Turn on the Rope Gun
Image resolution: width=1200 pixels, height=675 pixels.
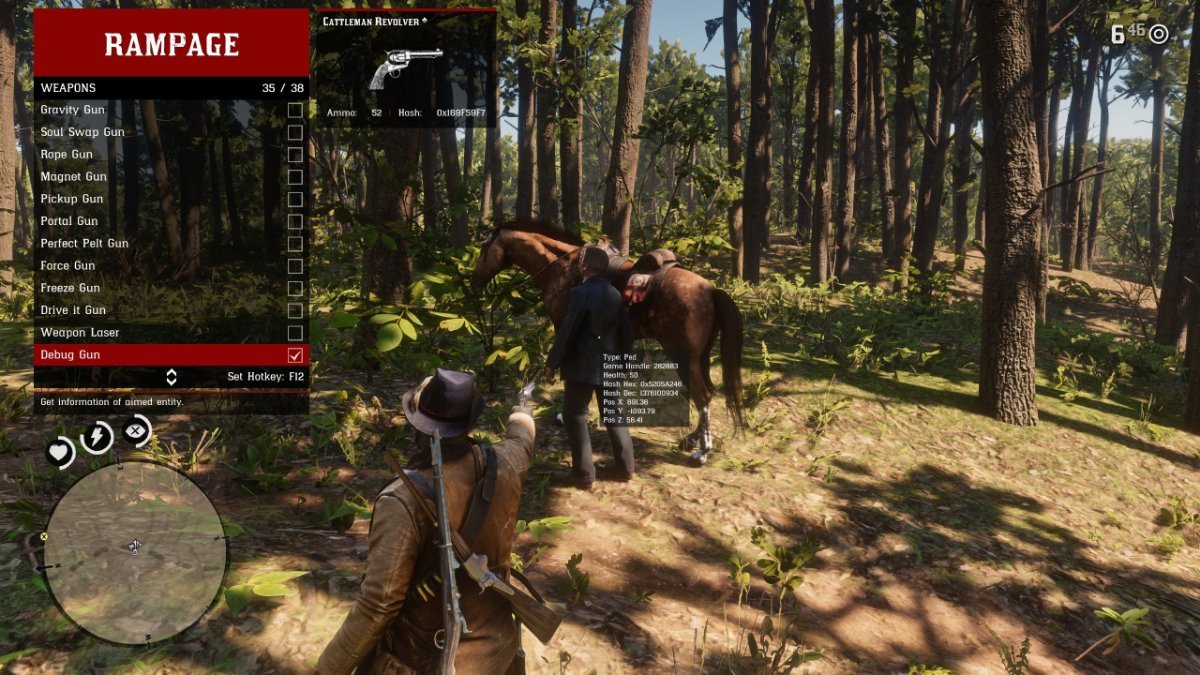(x=295, y=155)
